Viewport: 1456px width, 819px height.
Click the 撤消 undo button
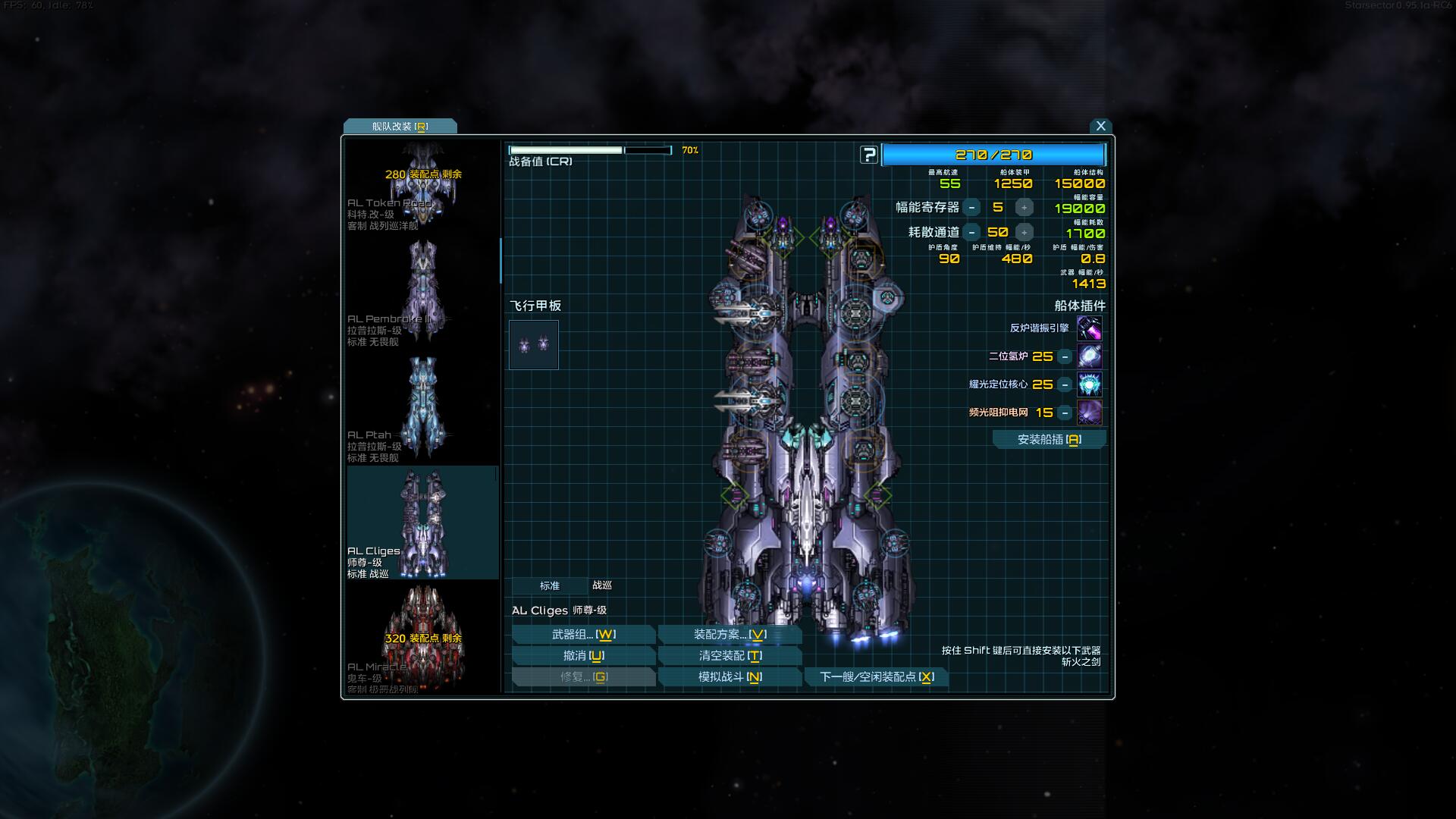pyautogui.click(x=583, y=656)
